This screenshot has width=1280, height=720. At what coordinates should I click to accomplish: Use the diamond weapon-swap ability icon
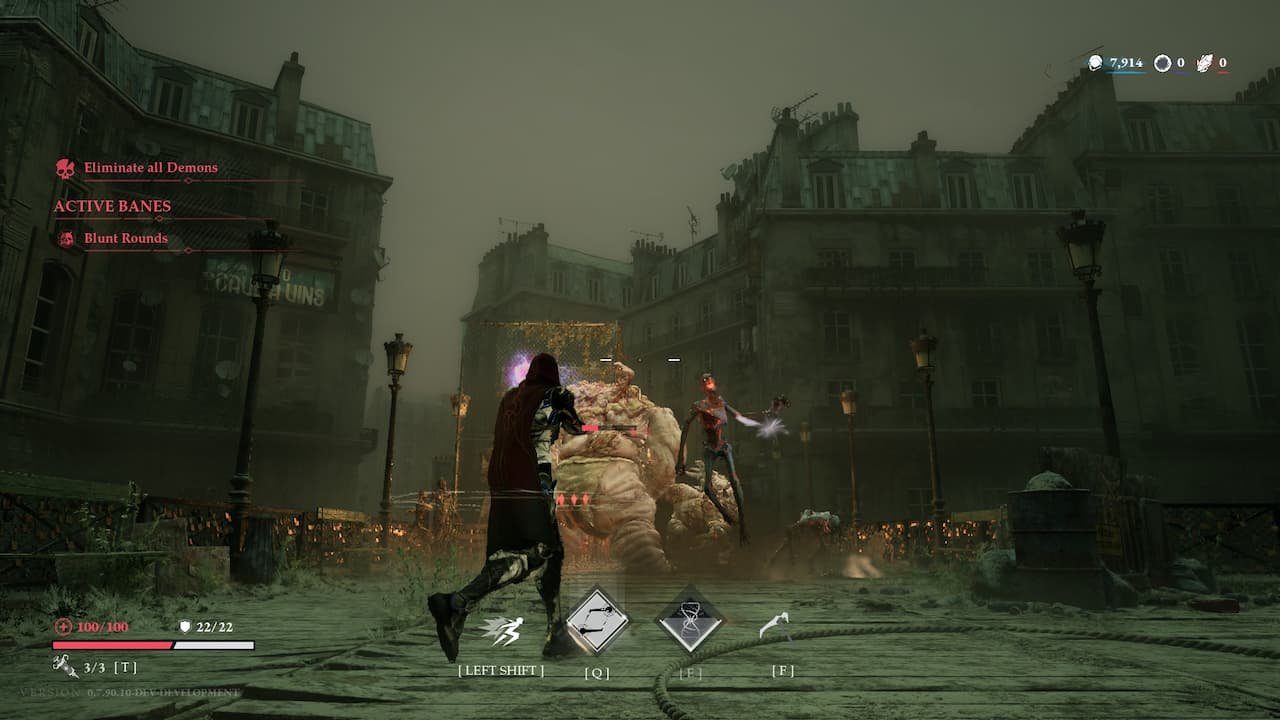point(597,622)
